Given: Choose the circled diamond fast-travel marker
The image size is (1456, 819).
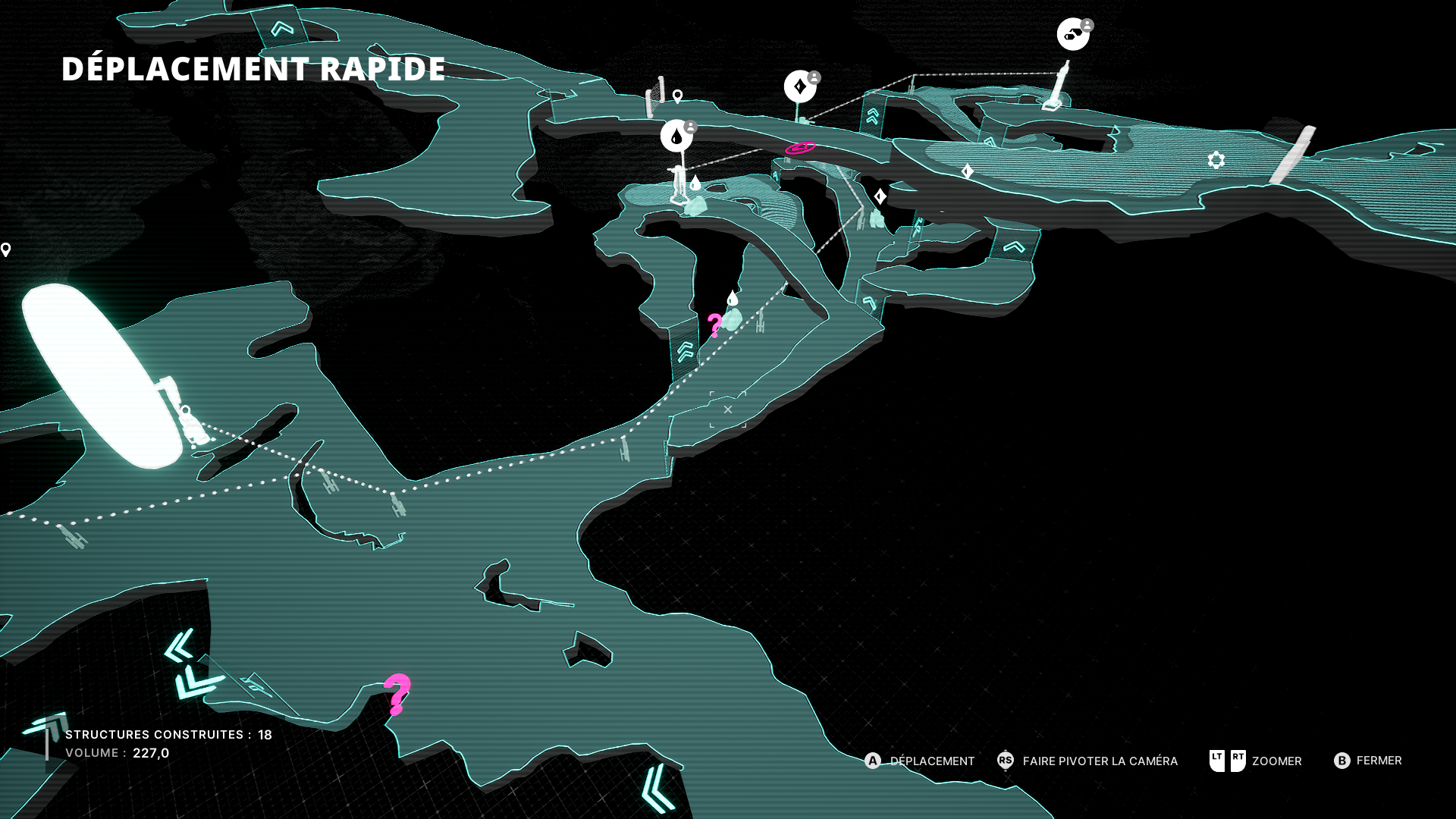Looking at the screenshot, I should [800, 86].
